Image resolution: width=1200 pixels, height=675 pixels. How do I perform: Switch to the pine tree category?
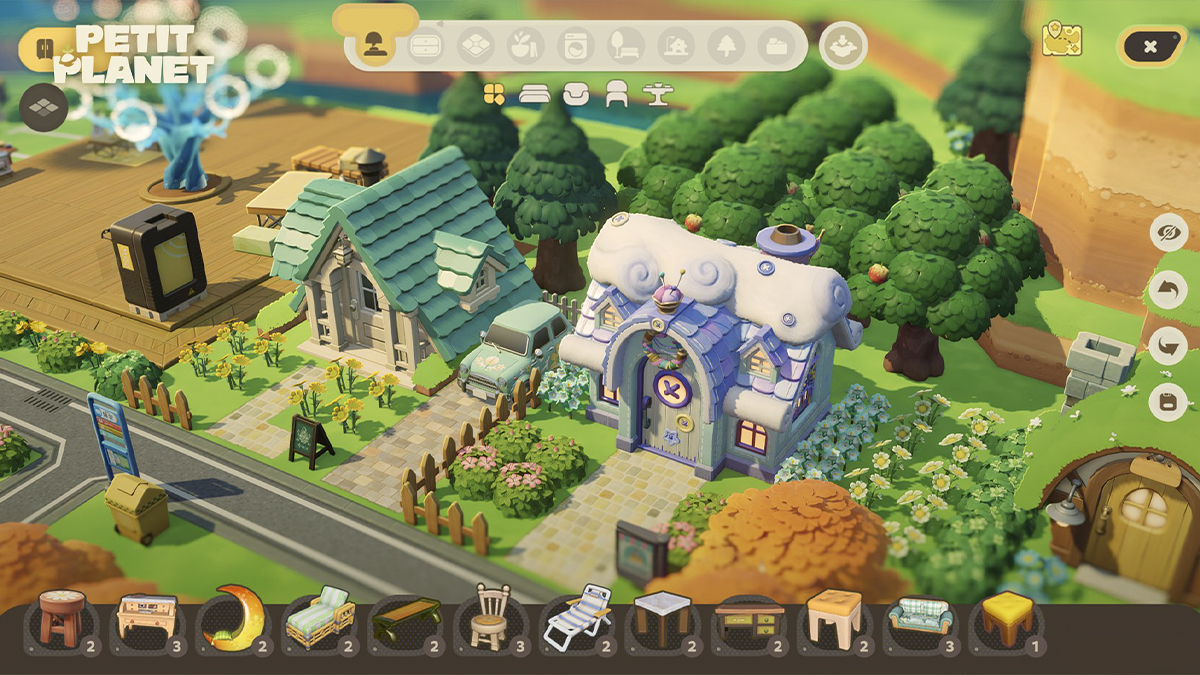pos(726,46)
